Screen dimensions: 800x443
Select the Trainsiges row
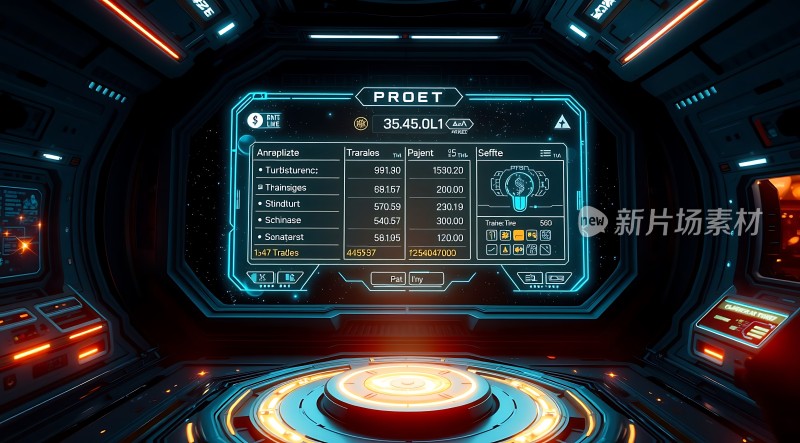(290, 187)
